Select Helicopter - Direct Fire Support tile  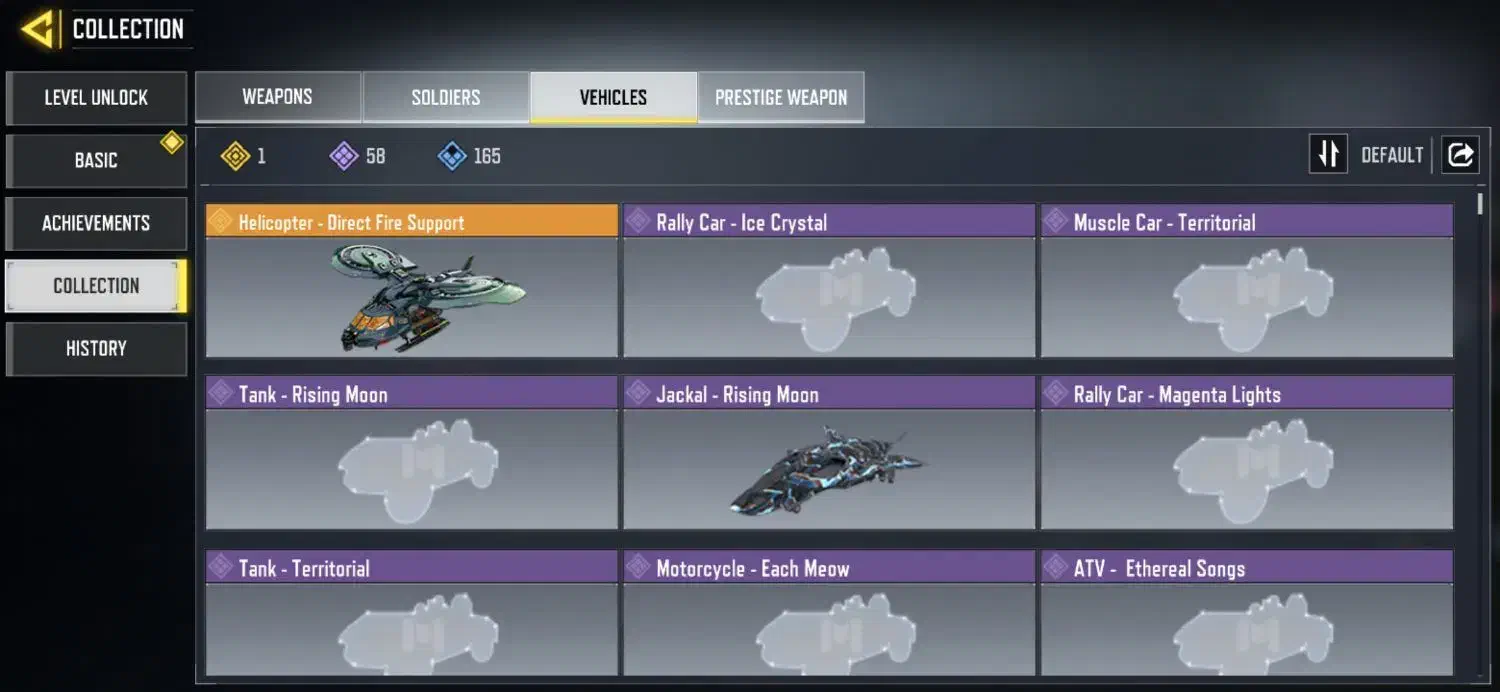[x=411, y=281]
